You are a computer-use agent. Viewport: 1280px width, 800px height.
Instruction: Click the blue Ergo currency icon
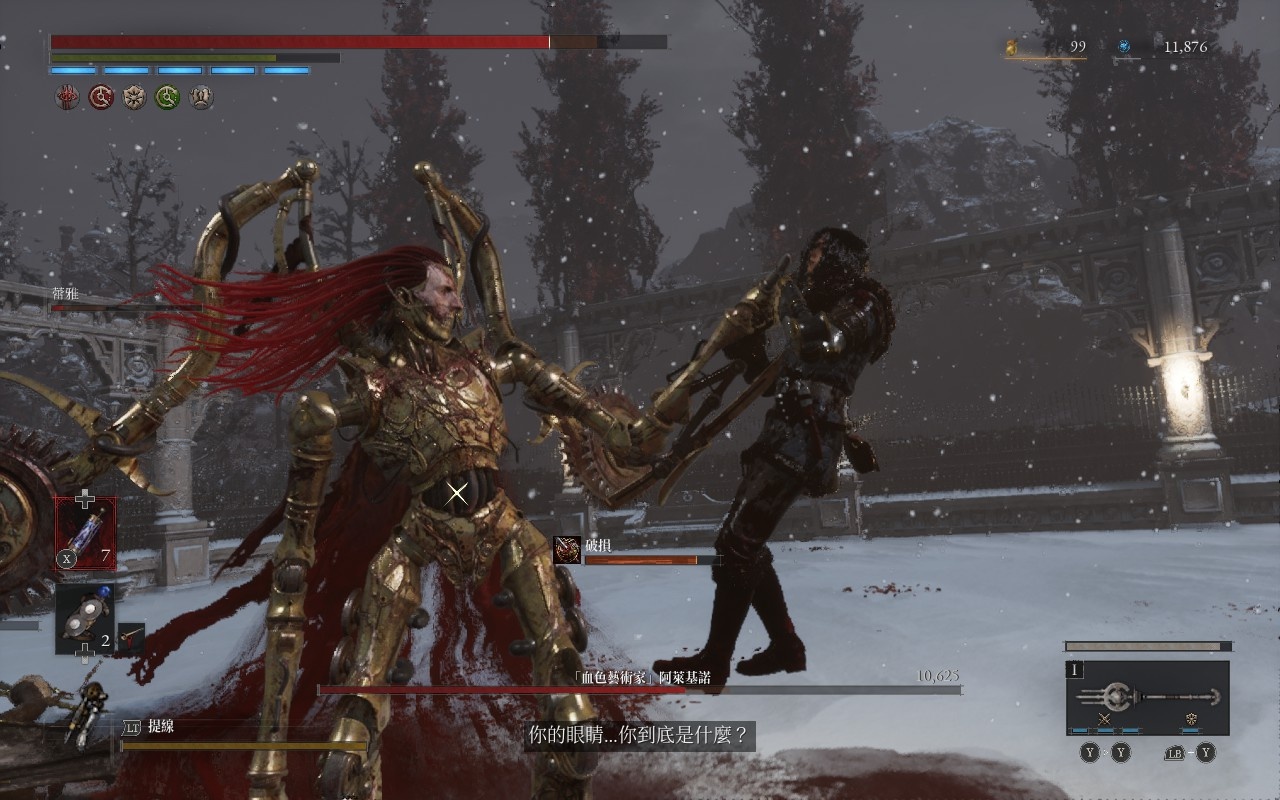coord(1124,46)
